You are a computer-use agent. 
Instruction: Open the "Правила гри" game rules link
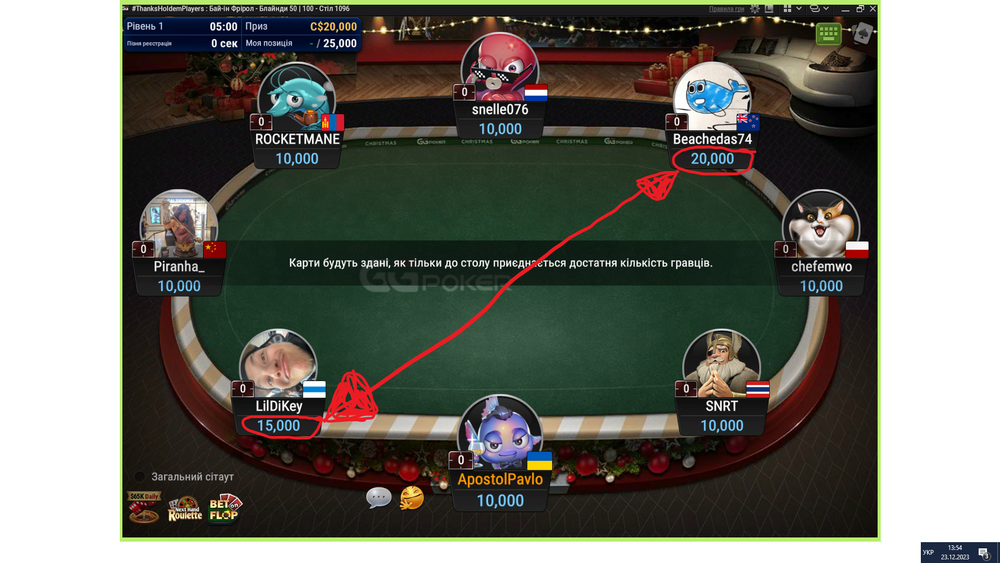coord(727,9)
